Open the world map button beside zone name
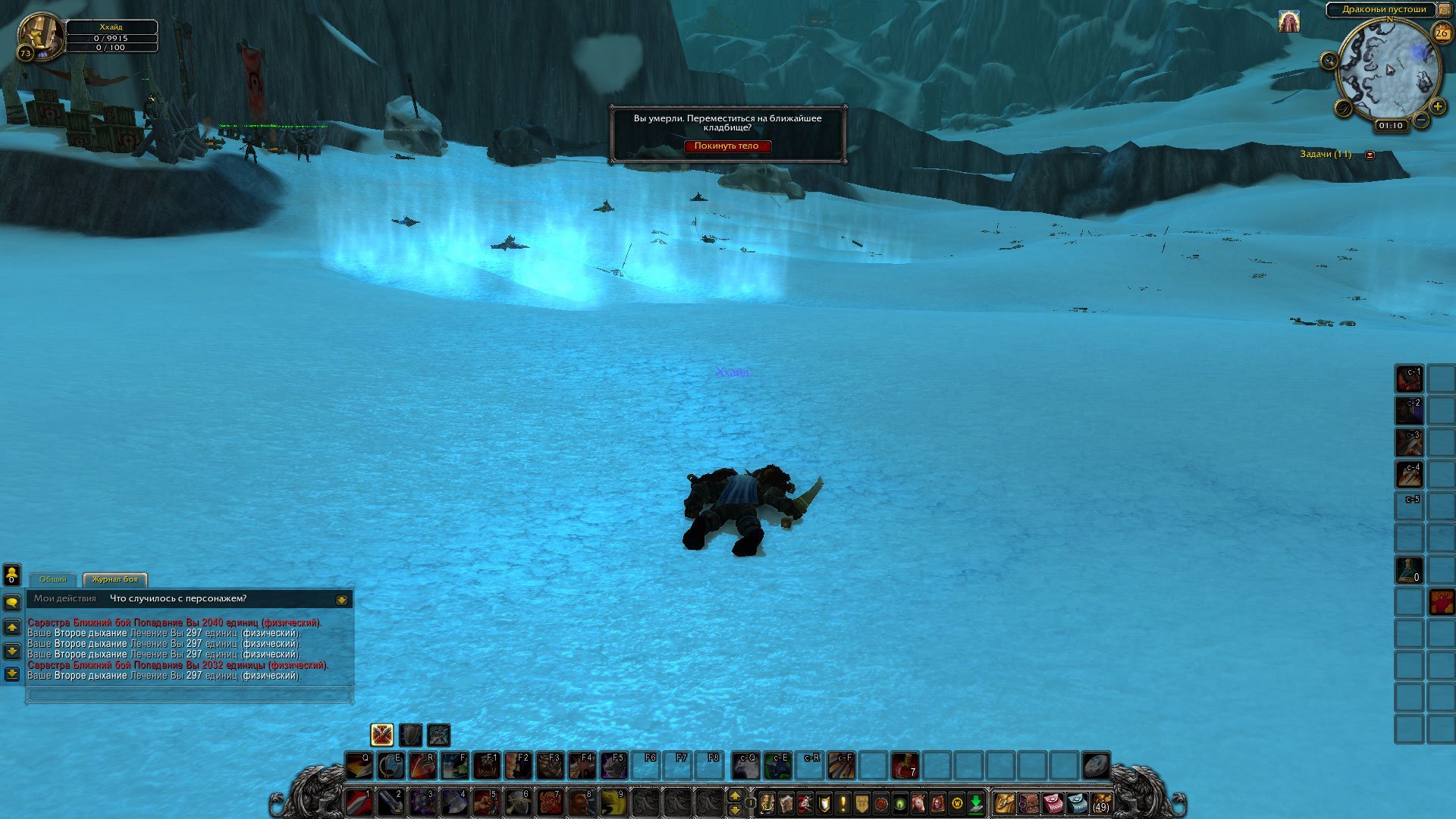This screenshot has width=1456, height=819. coord(1444,10)
